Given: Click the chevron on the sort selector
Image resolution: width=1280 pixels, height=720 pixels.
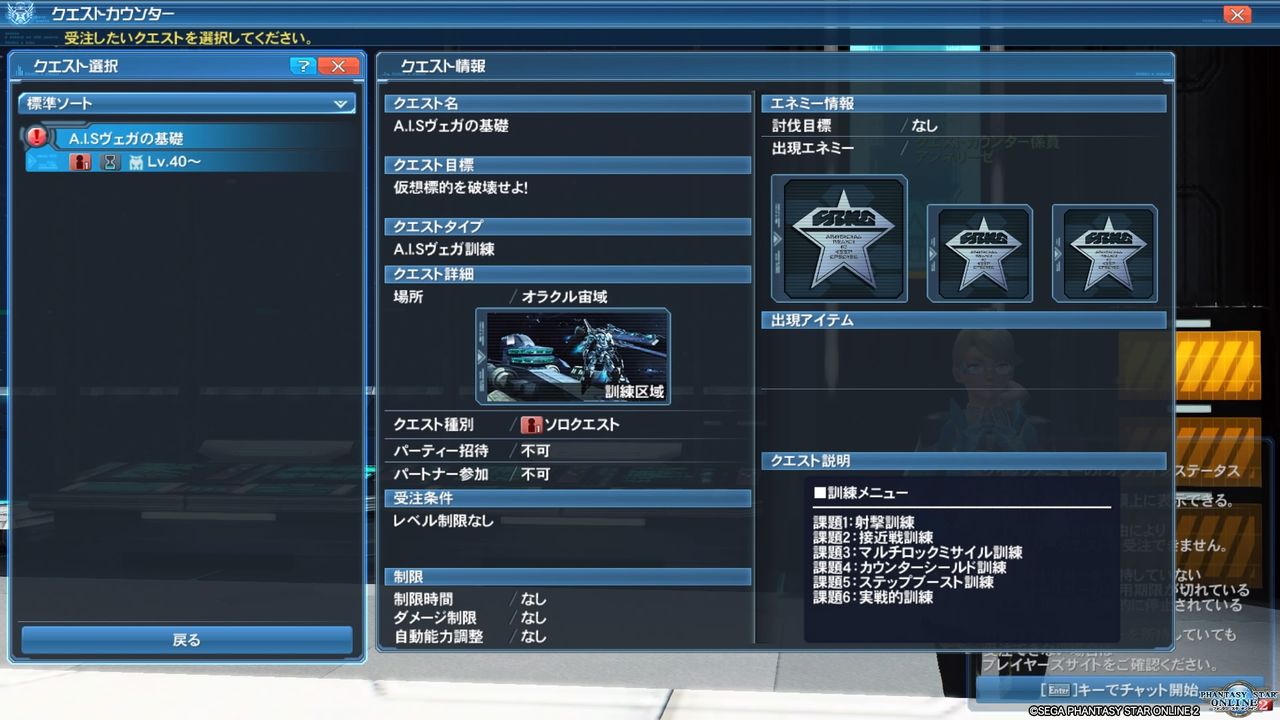Looking at the screenshot, I should pyautogui.click(x=341, y=103).
